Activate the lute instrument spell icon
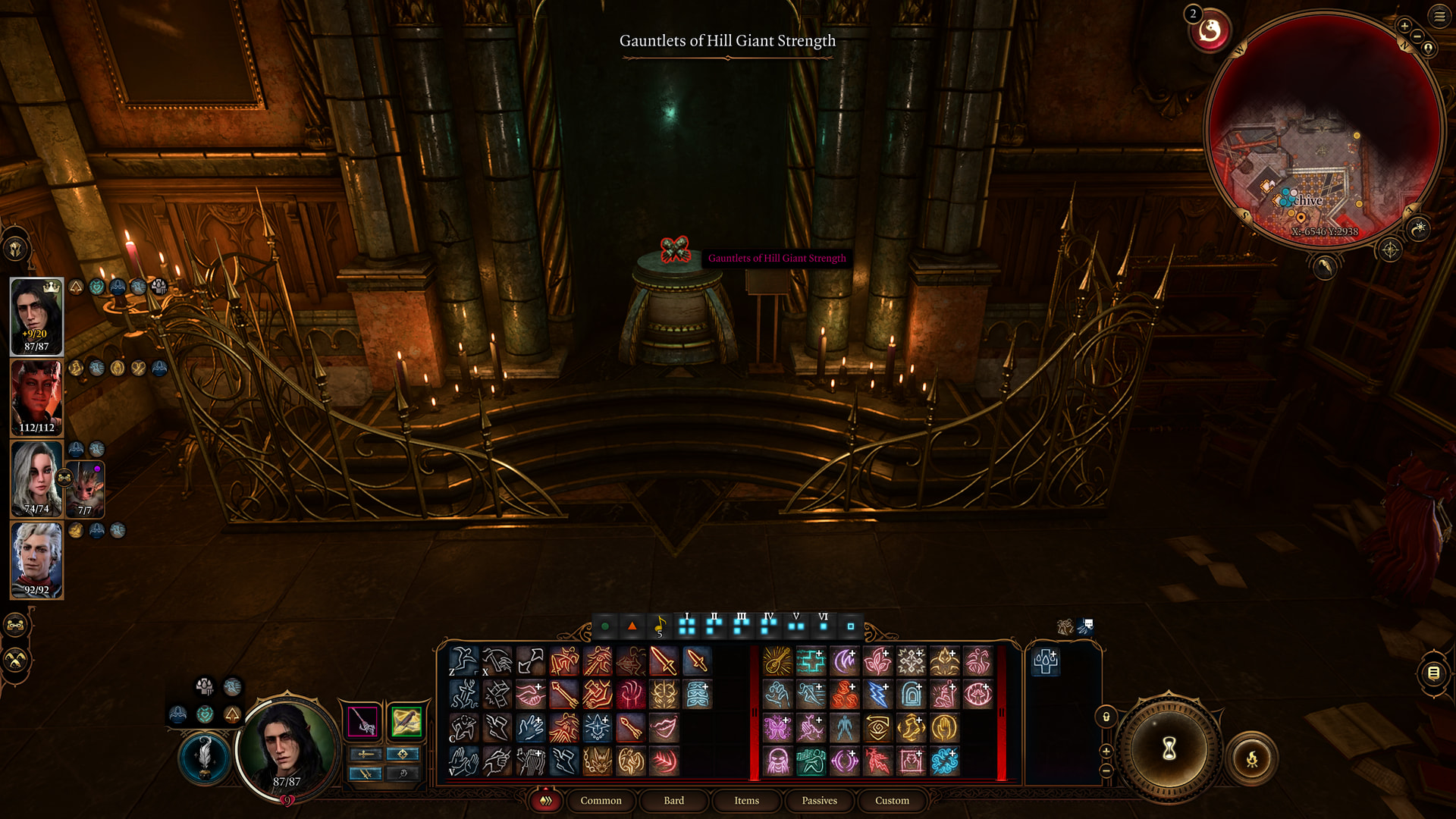Screen dimensions: 1456x819 (x=777, y=661)
